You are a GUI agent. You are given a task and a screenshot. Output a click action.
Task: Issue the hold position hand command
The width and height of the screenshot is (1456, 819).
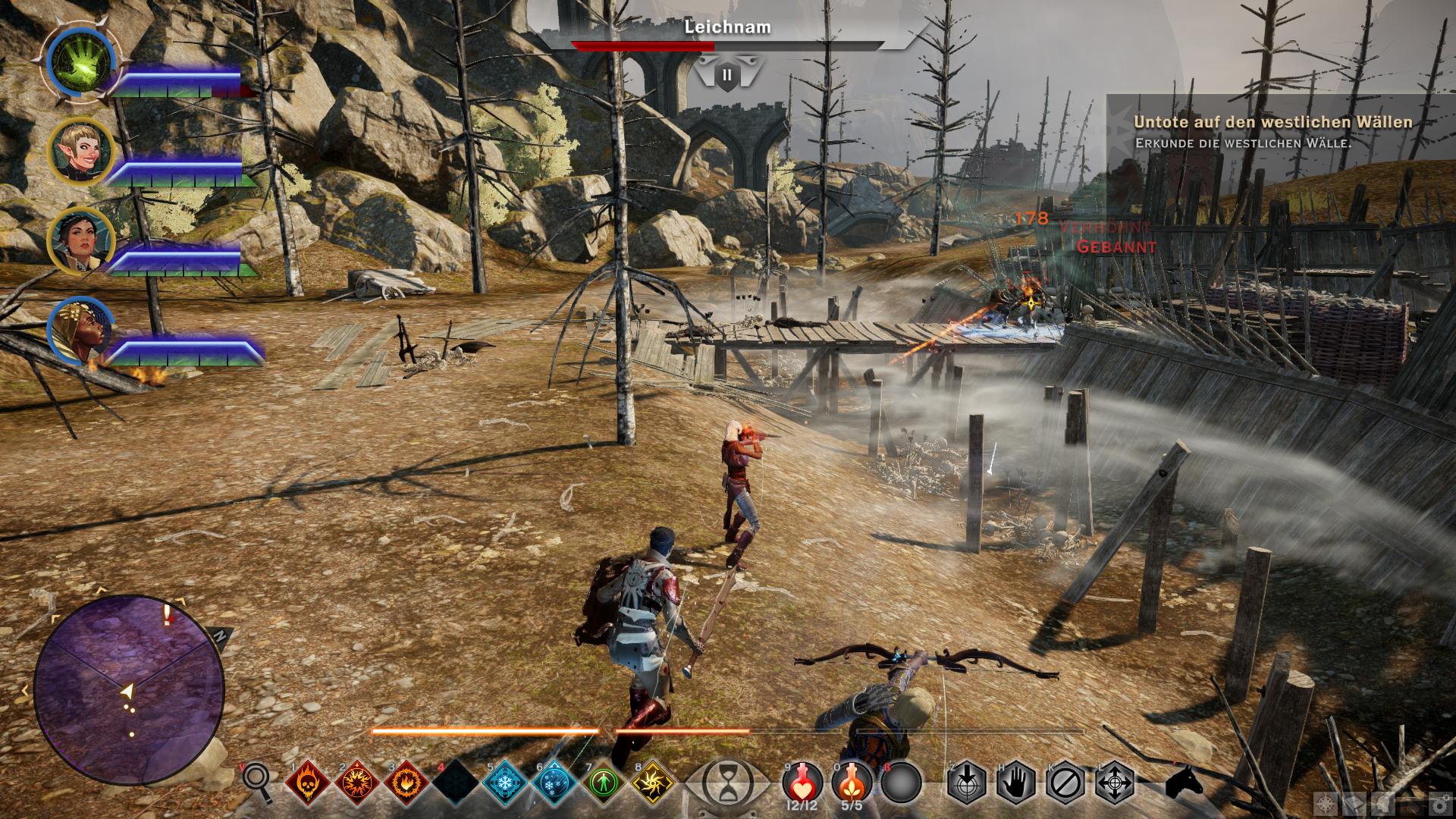1016,782
